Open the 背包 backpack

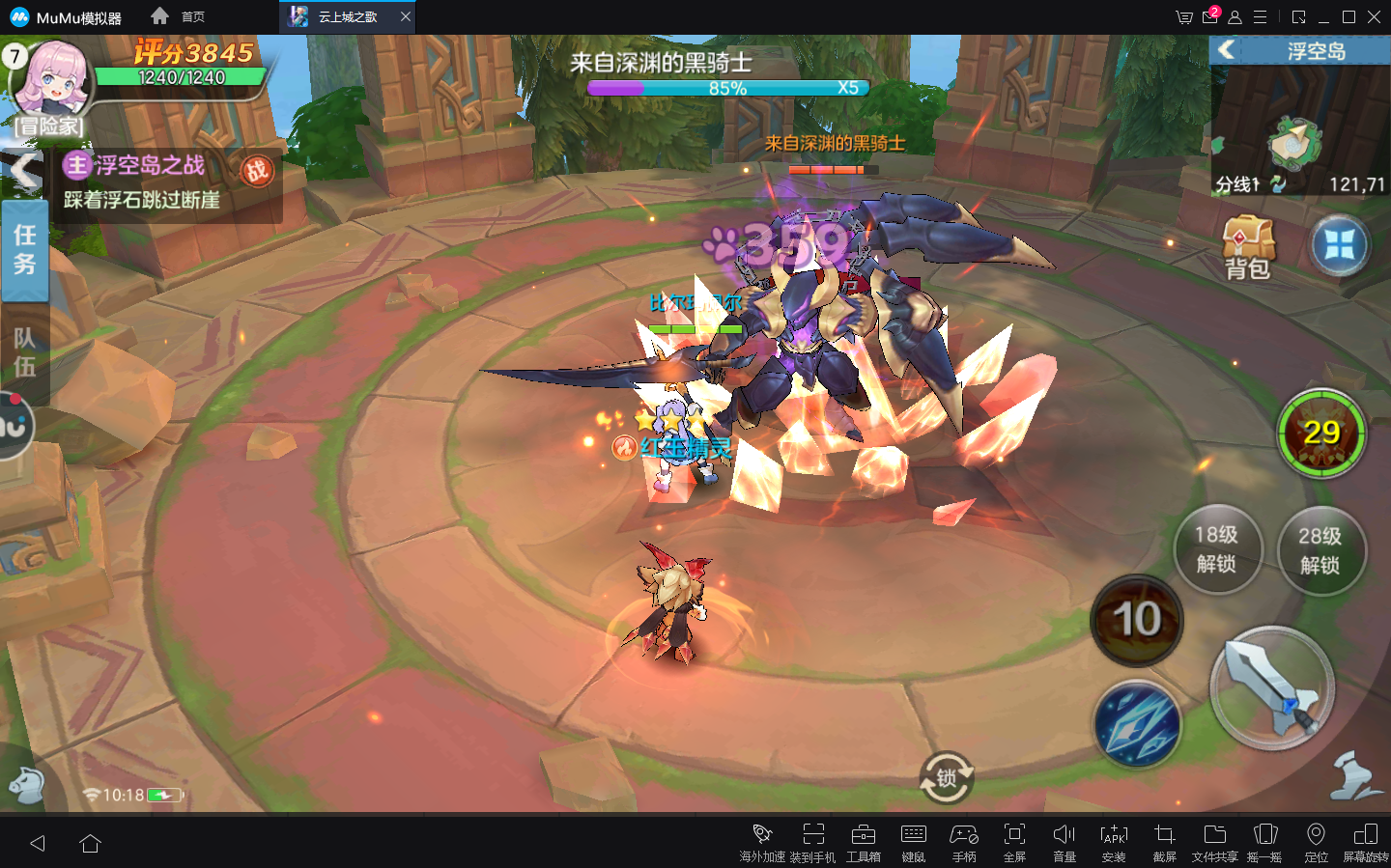(x=1247, y=247)
